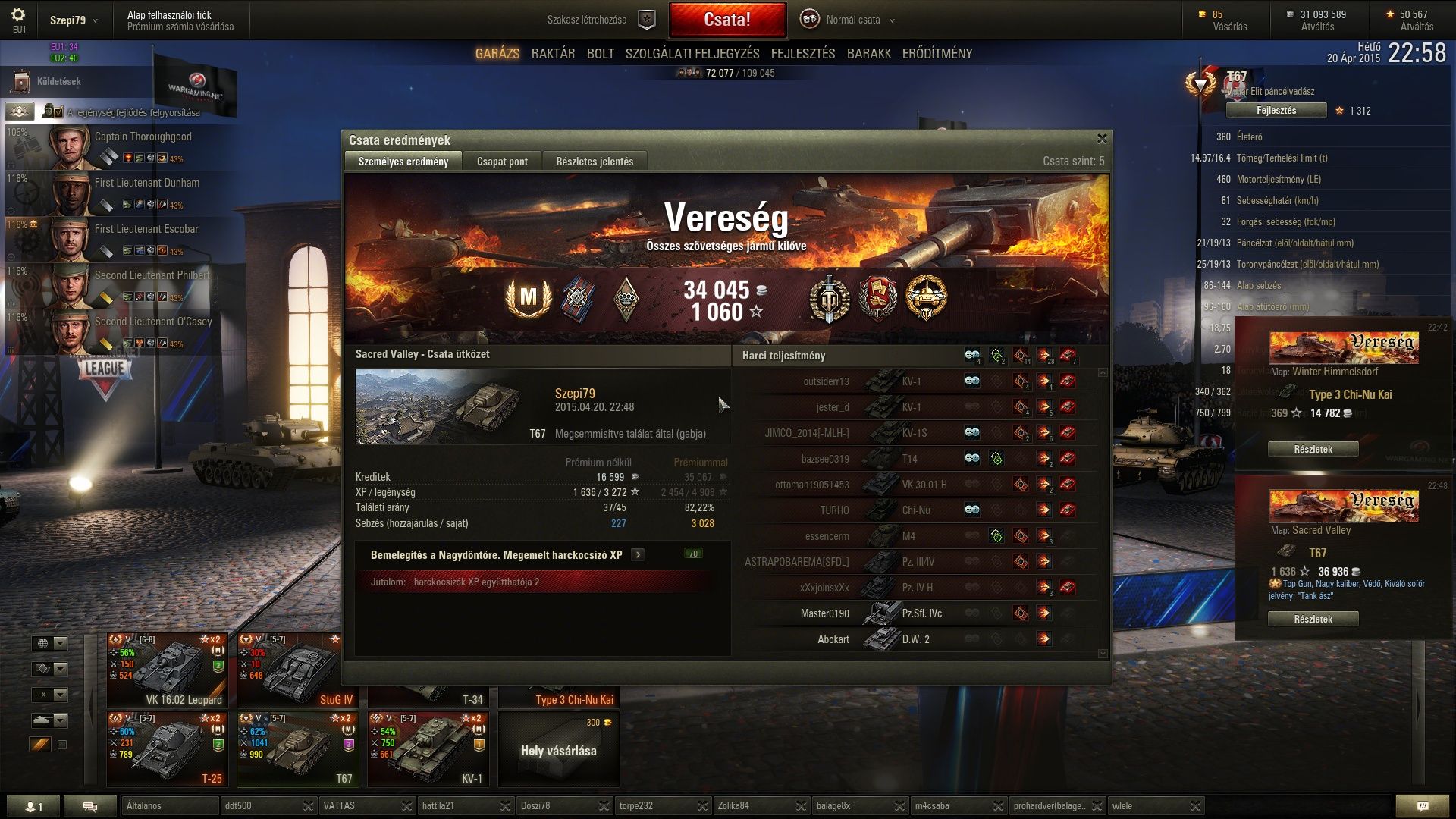Open SZOLGÁLATI FELJEGYZÉS page
Screen dimensions: 1456x819
(692, 54)
